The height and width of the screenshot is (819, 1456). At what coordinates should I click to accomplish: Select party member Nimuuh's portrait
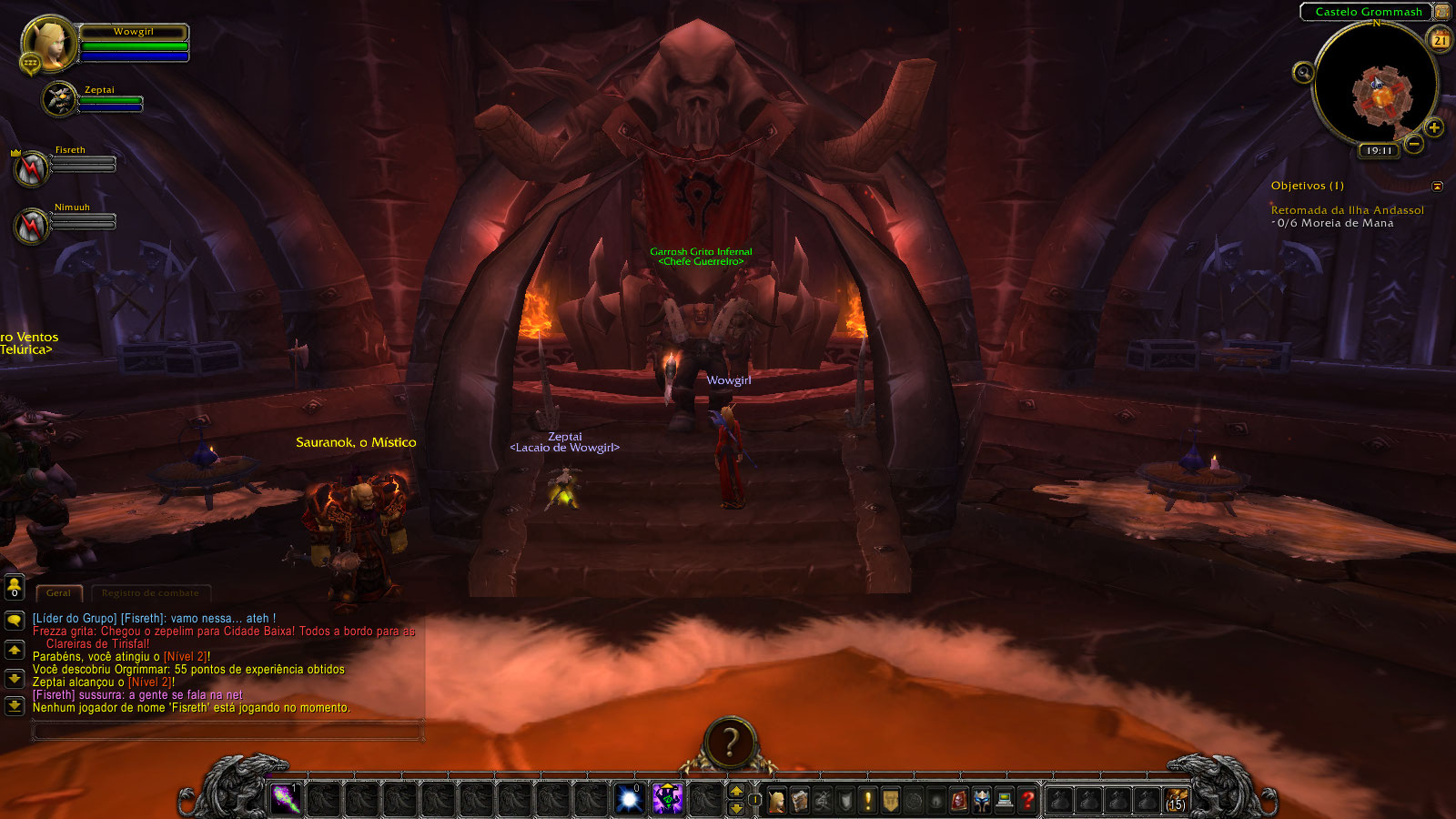31,226
